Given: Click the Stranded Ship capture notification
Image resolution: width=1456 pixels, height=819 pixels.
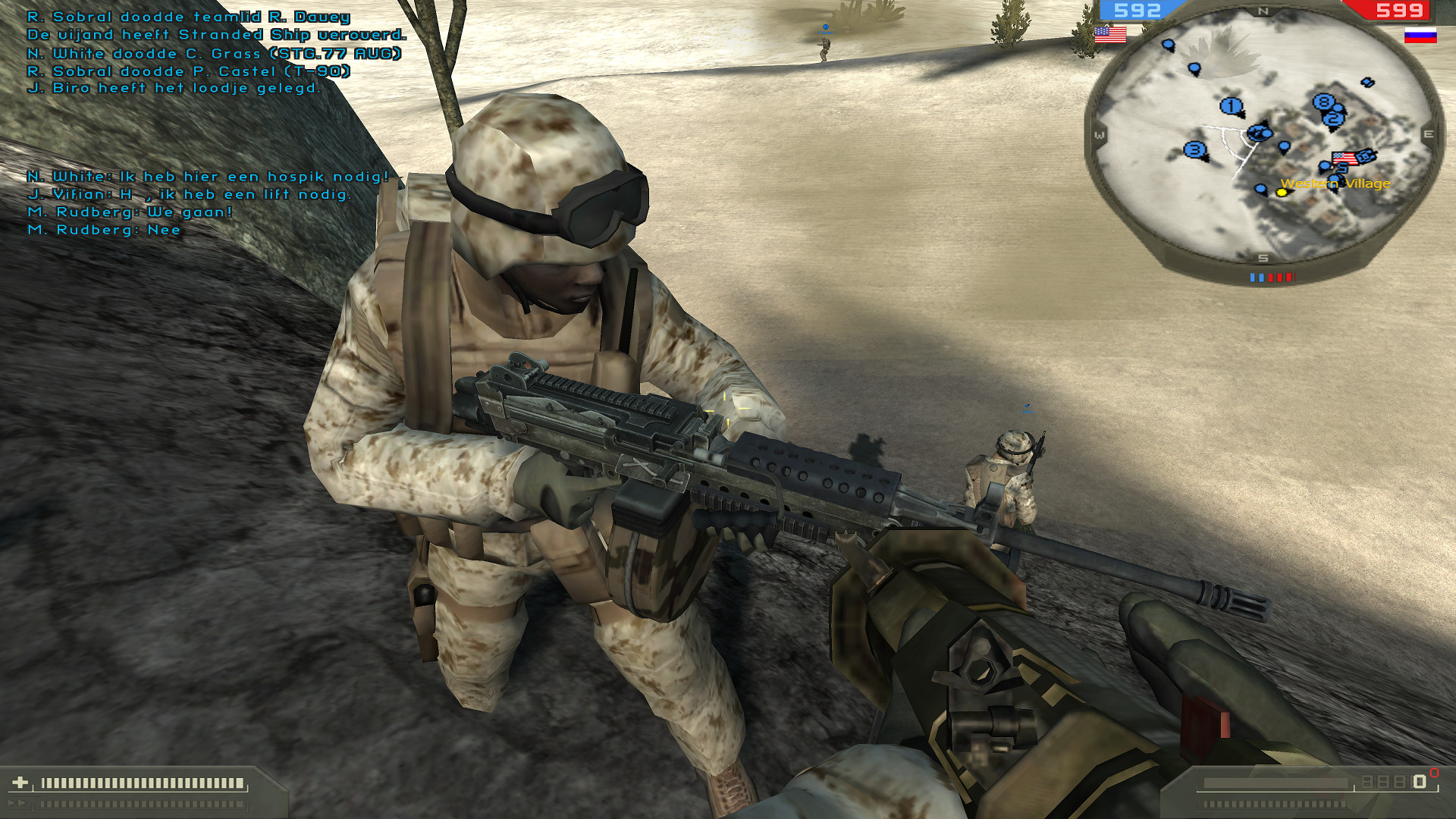Looking at the screenshot, I should (x=215, y=34).
